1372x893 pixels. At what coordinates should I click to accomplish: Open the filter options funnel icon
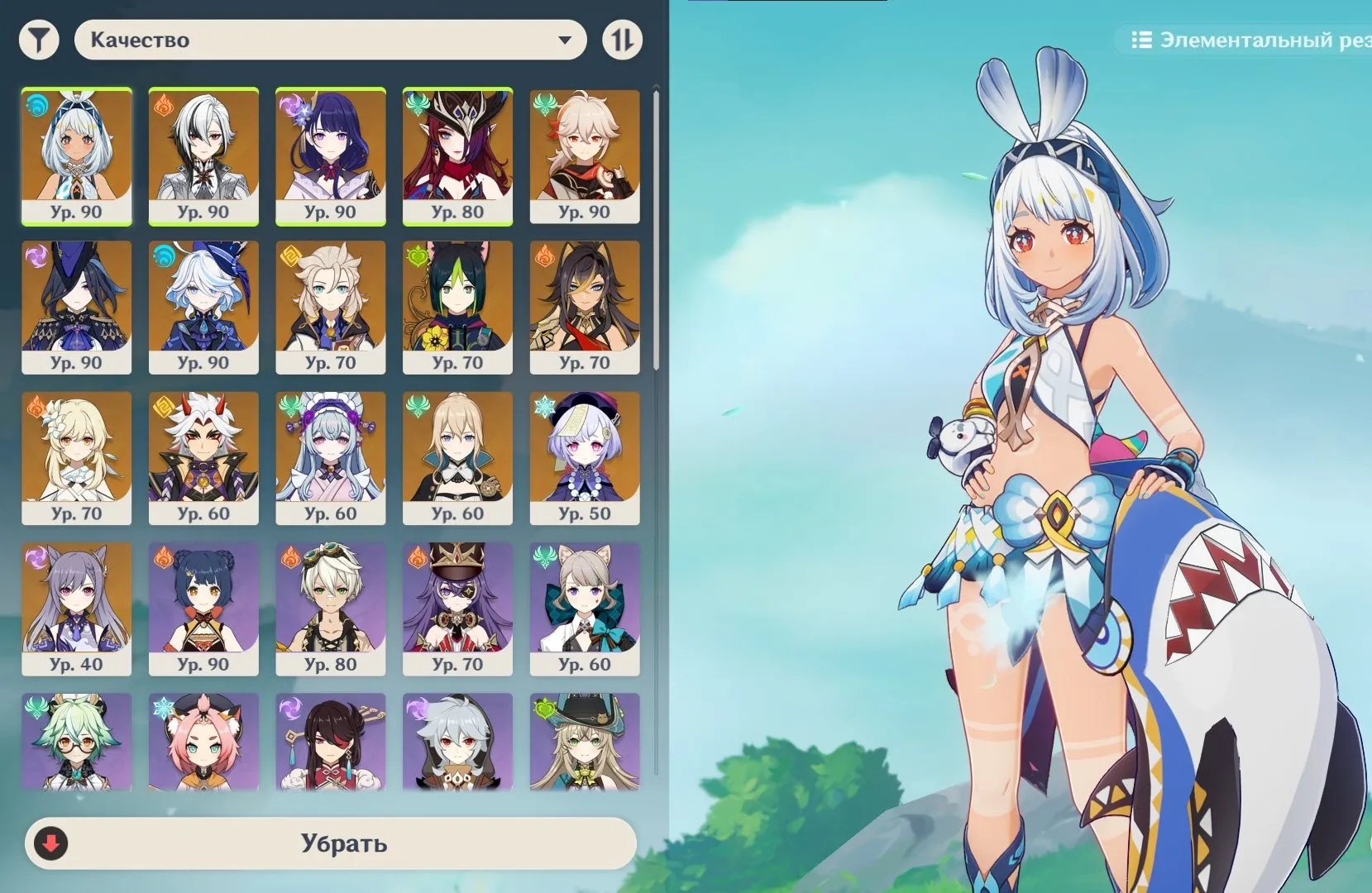[x=39, y=39]
